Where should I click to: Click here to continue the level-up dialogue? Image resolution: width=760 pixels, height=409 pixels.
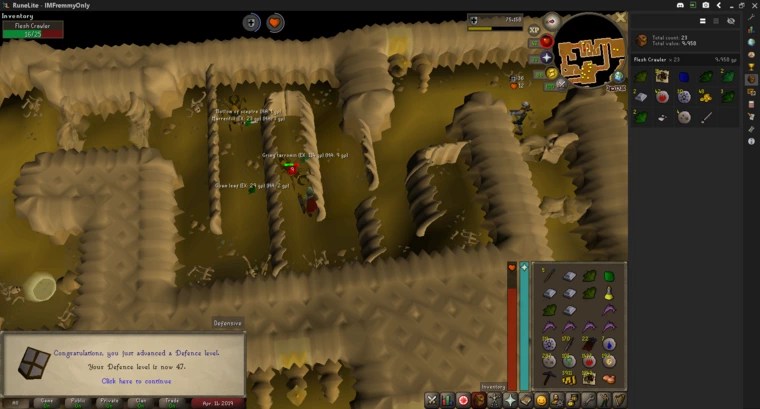pos(135,381)
